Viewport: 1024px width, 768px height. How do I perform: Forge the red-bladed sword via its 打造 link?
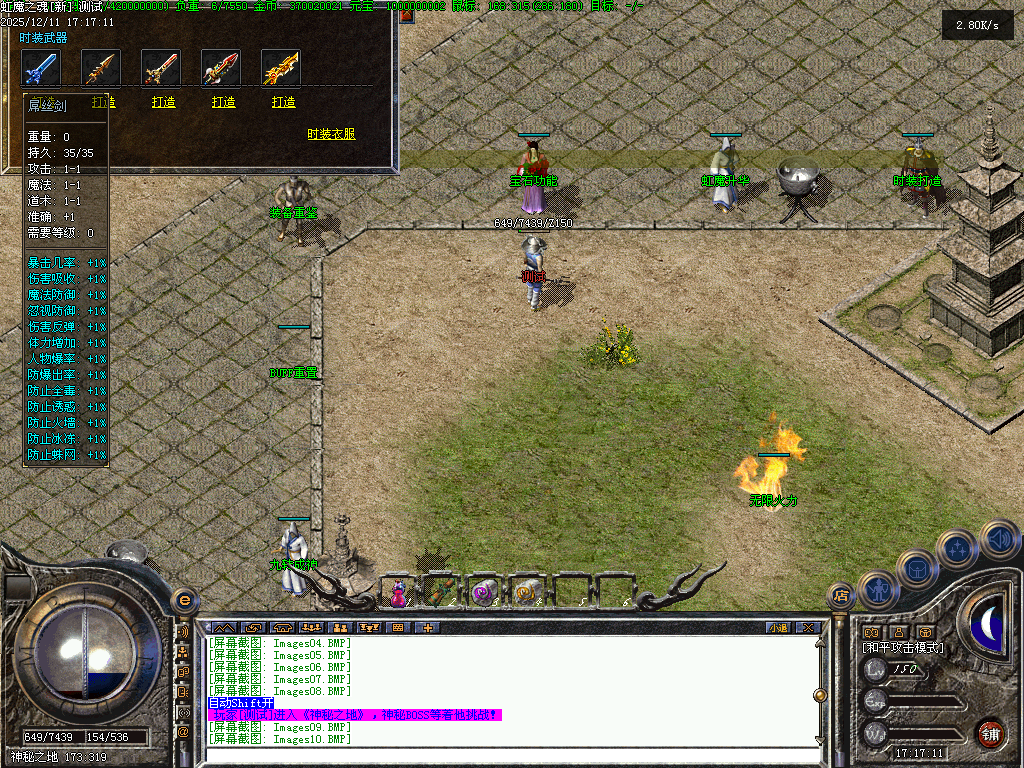point(164,102)
